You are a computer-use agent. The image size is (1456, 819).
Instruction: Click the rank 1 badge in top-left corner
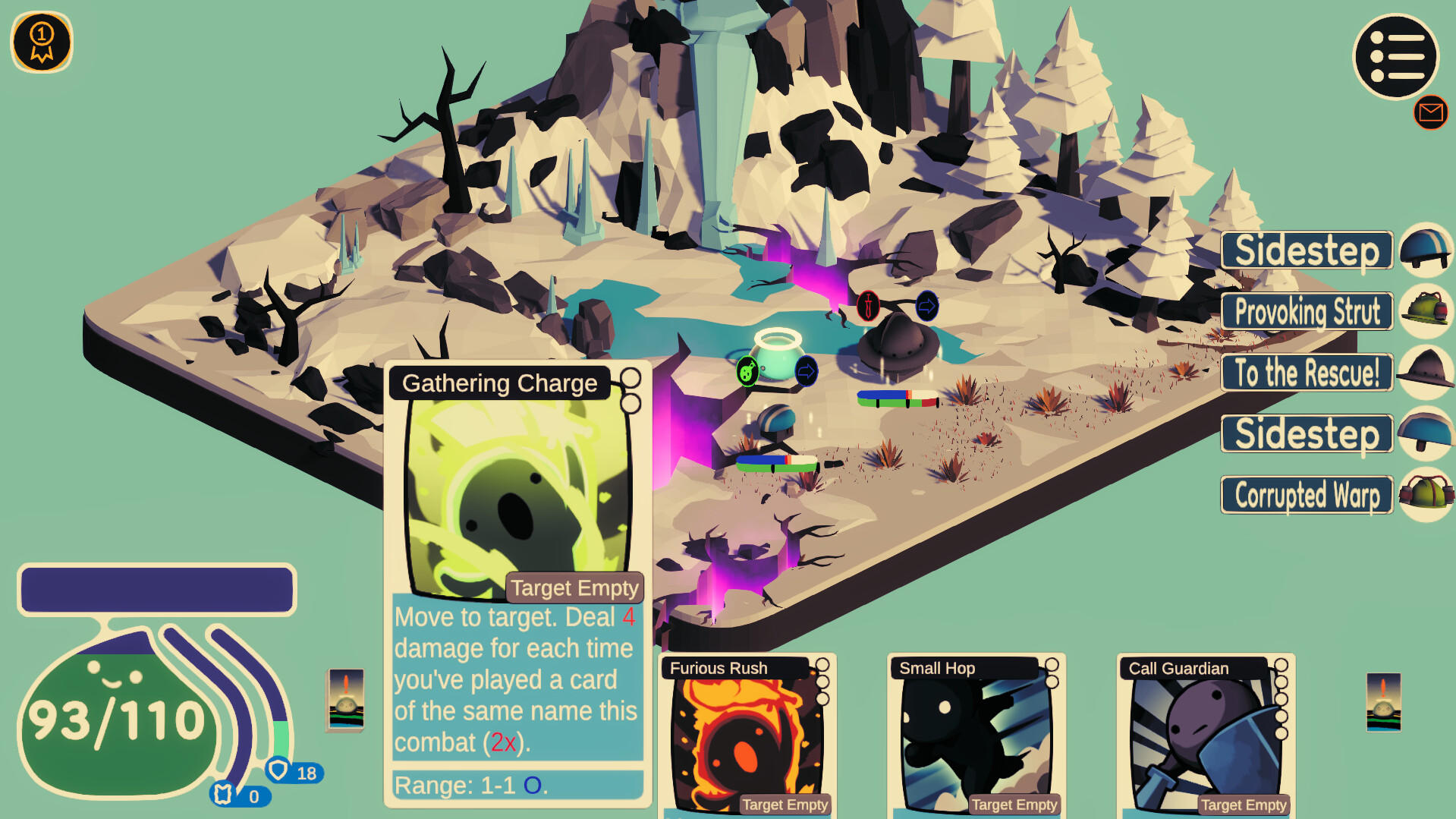point(42,43)
